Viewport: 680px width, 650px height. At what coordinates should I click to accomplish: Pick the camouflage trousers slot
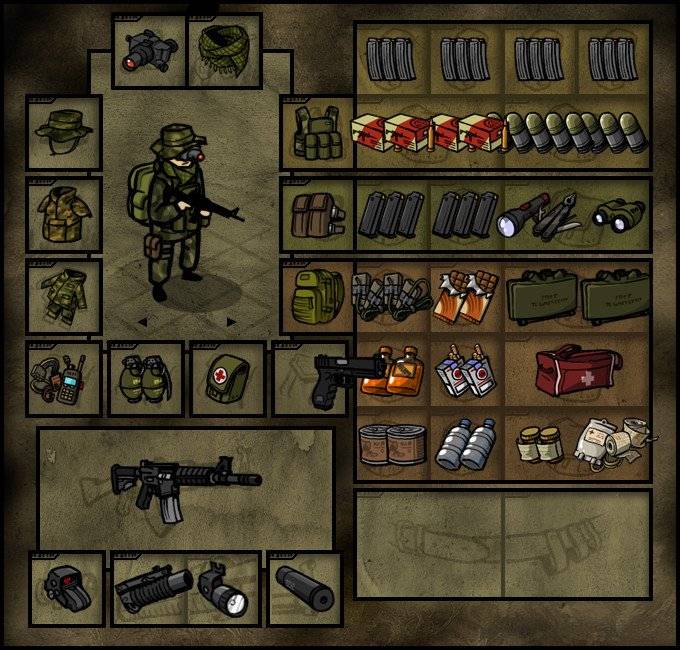click(64, 296)
